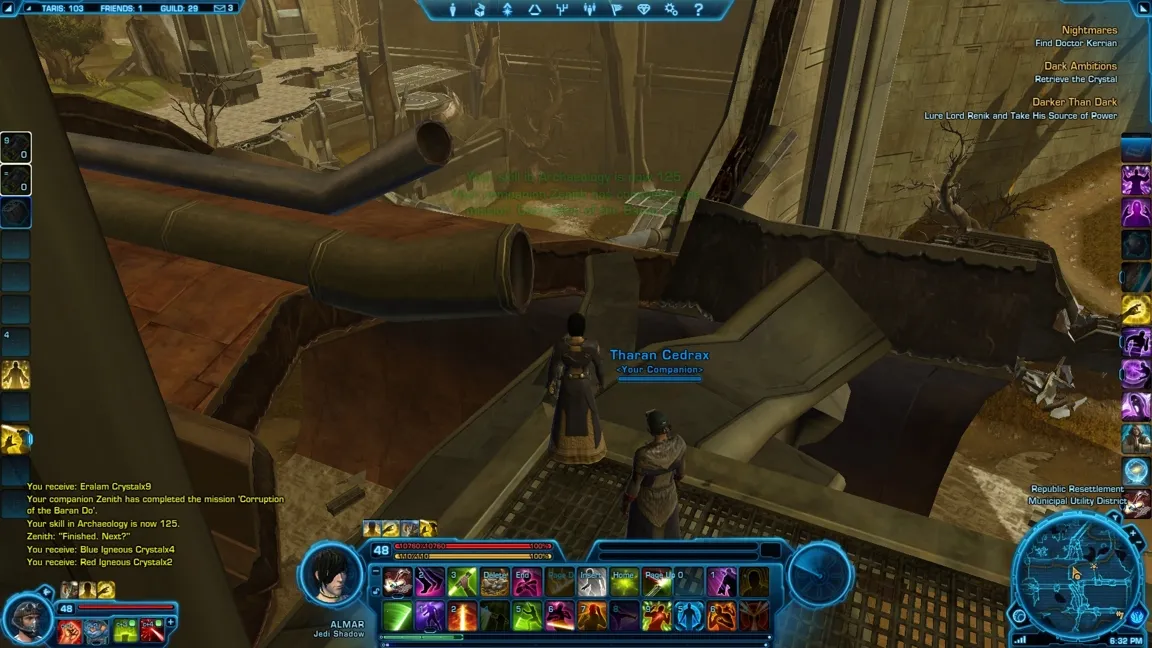The width and height of the screenshot is (1152, 648).
Task: Select the Dark Ambitions quest entry
Action: [x=1080, y=66]
